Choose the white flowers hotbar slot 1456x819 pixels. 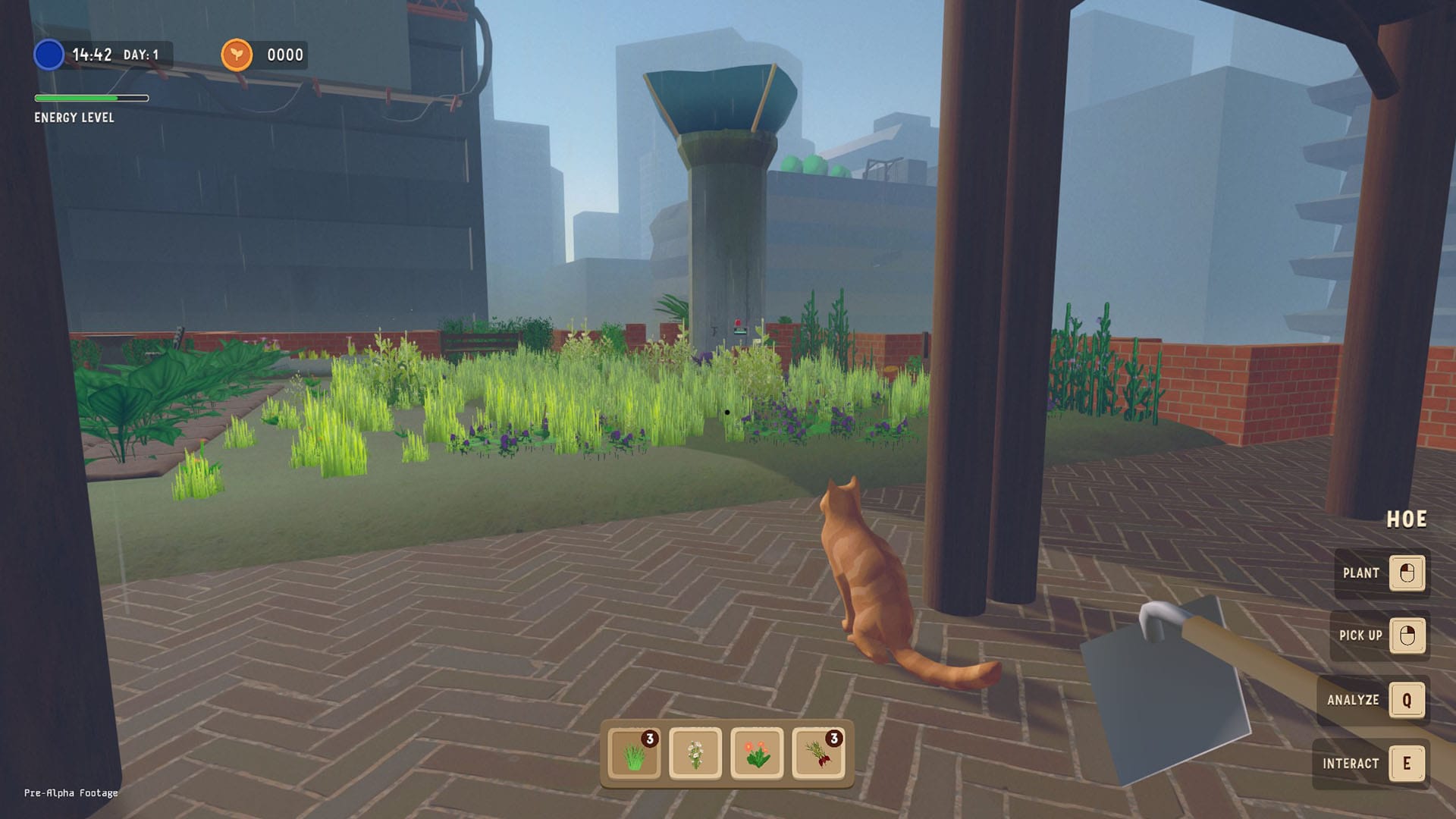[695, 753]
